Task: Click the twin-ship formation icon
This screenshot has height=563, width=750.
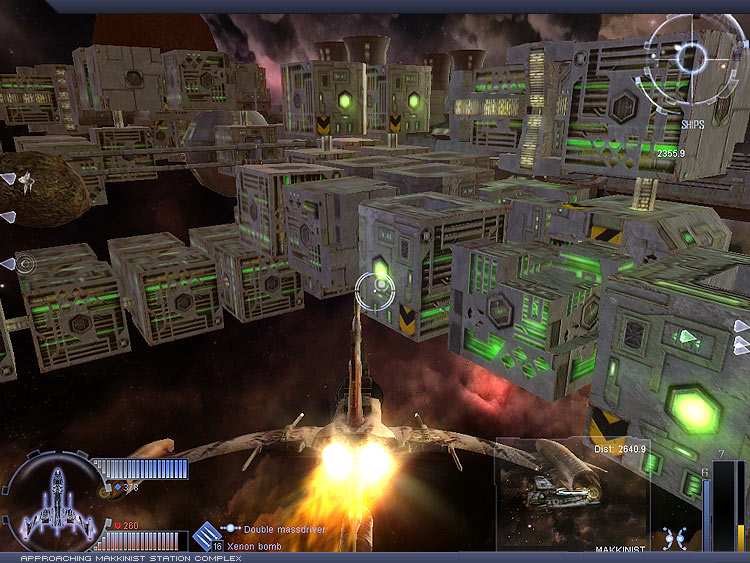Action: click(674, 536)
